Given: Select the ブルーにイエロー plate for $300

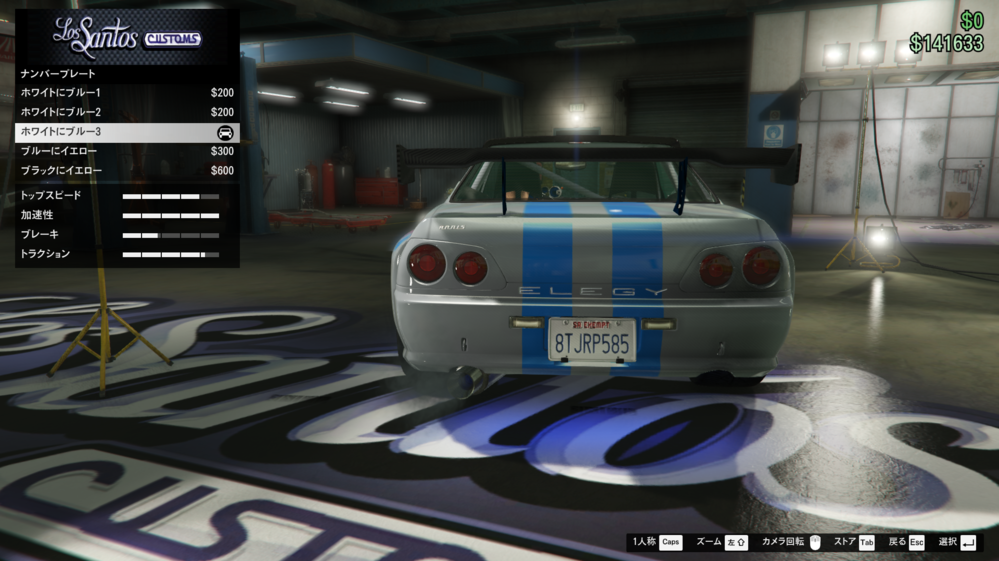Looking at the screenshot, I should (x=127, y=151).
